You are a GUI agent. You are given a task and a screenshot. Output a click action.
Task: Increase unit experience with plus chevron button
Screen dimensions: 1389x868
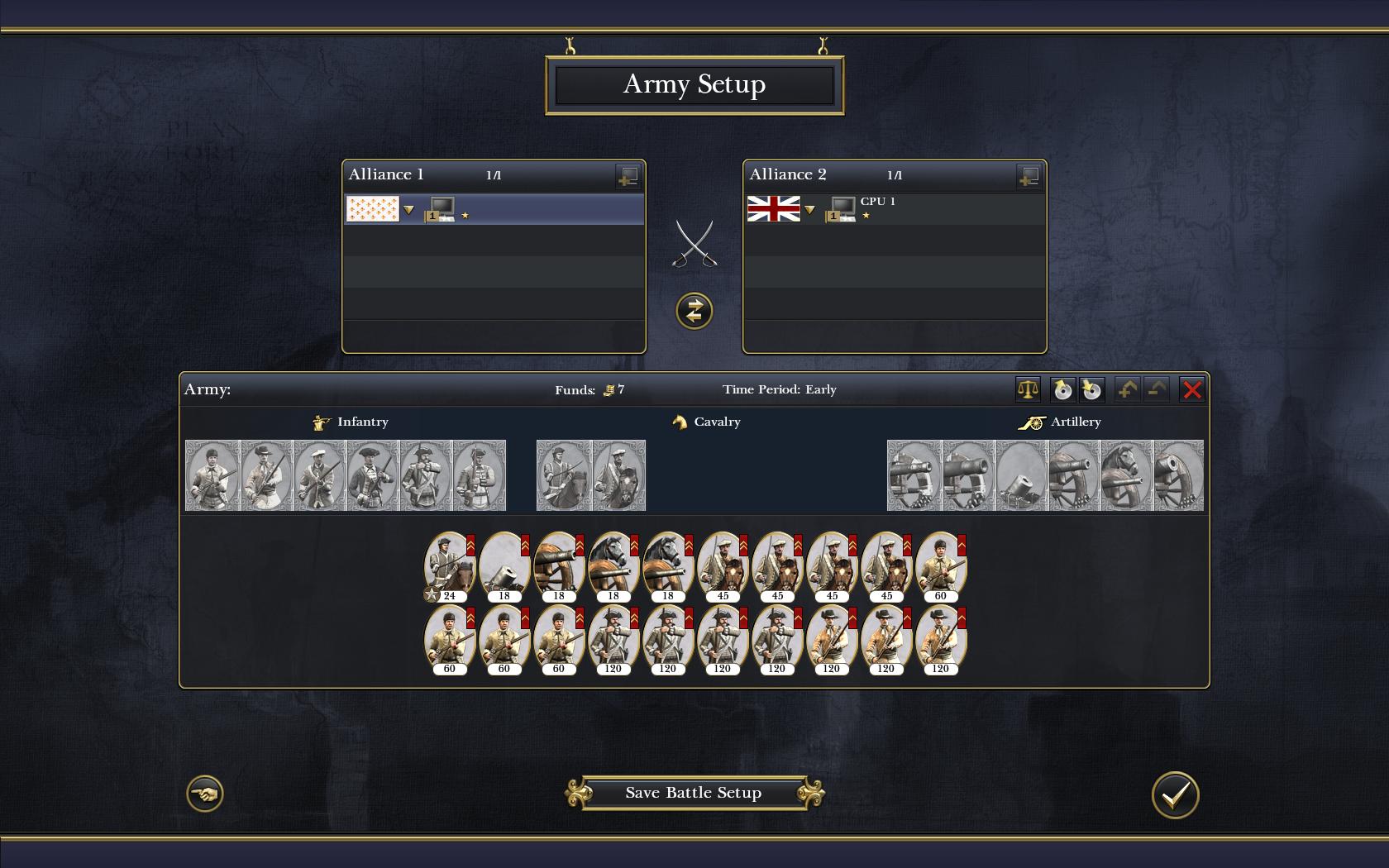coord(1126,389)
